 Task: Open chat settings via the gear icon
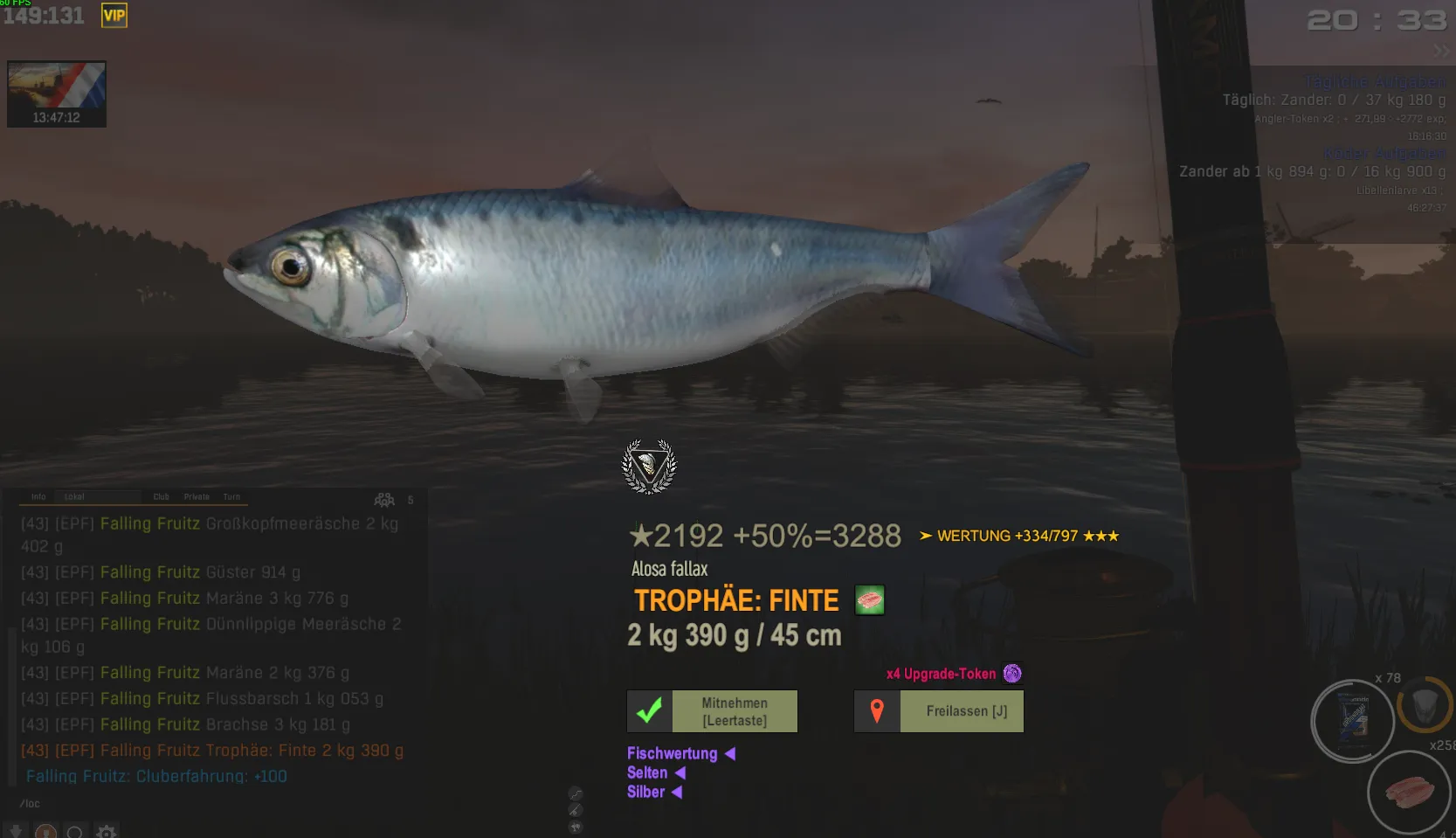107,832
